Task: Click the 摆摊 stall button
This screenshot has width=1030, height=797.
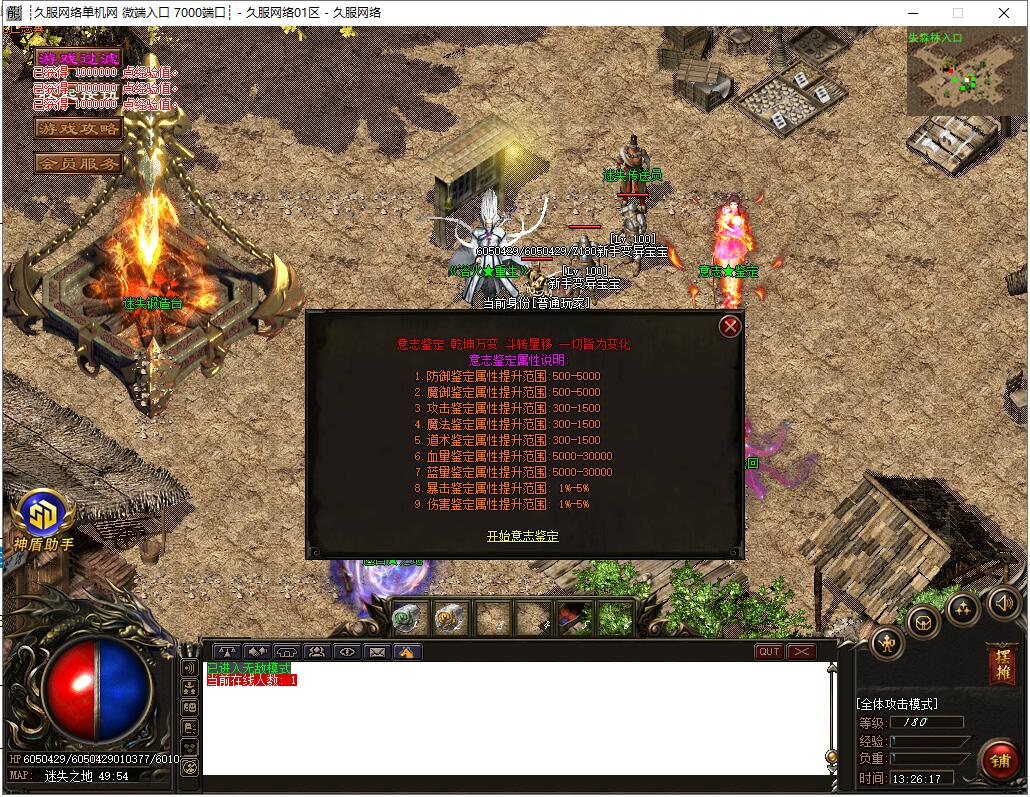Action: 1001,664
